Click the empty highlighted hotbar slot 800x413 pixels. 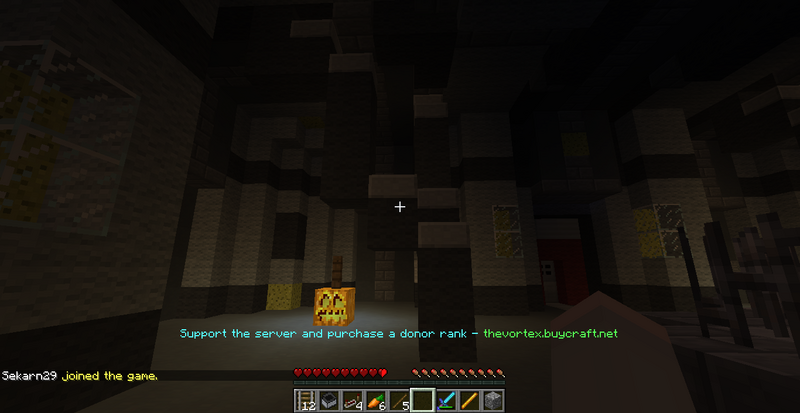pos(422,401)
